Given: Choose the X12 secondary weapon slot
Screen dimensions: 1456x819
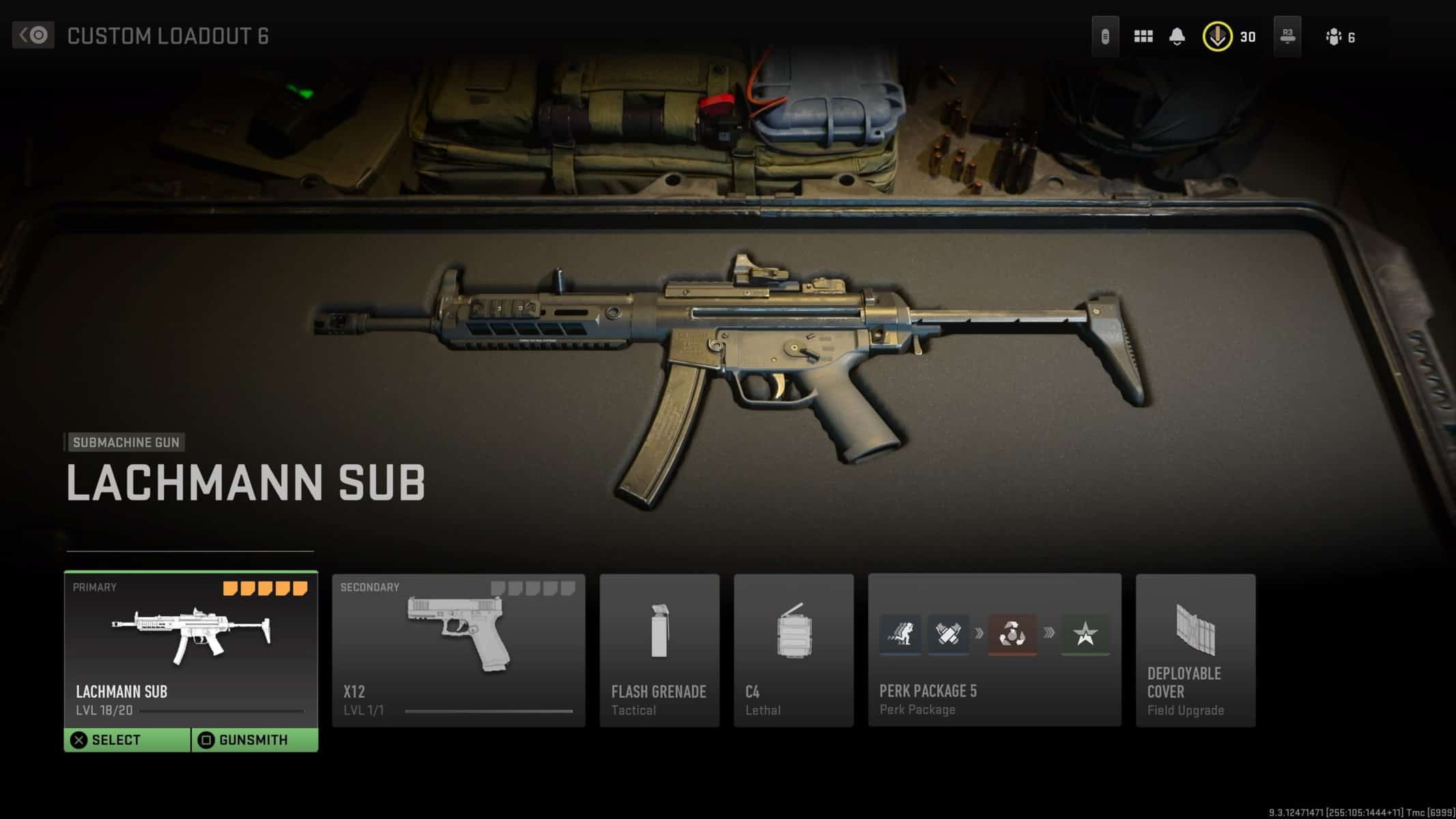Looking at the screenshot, I should [458, 650].
